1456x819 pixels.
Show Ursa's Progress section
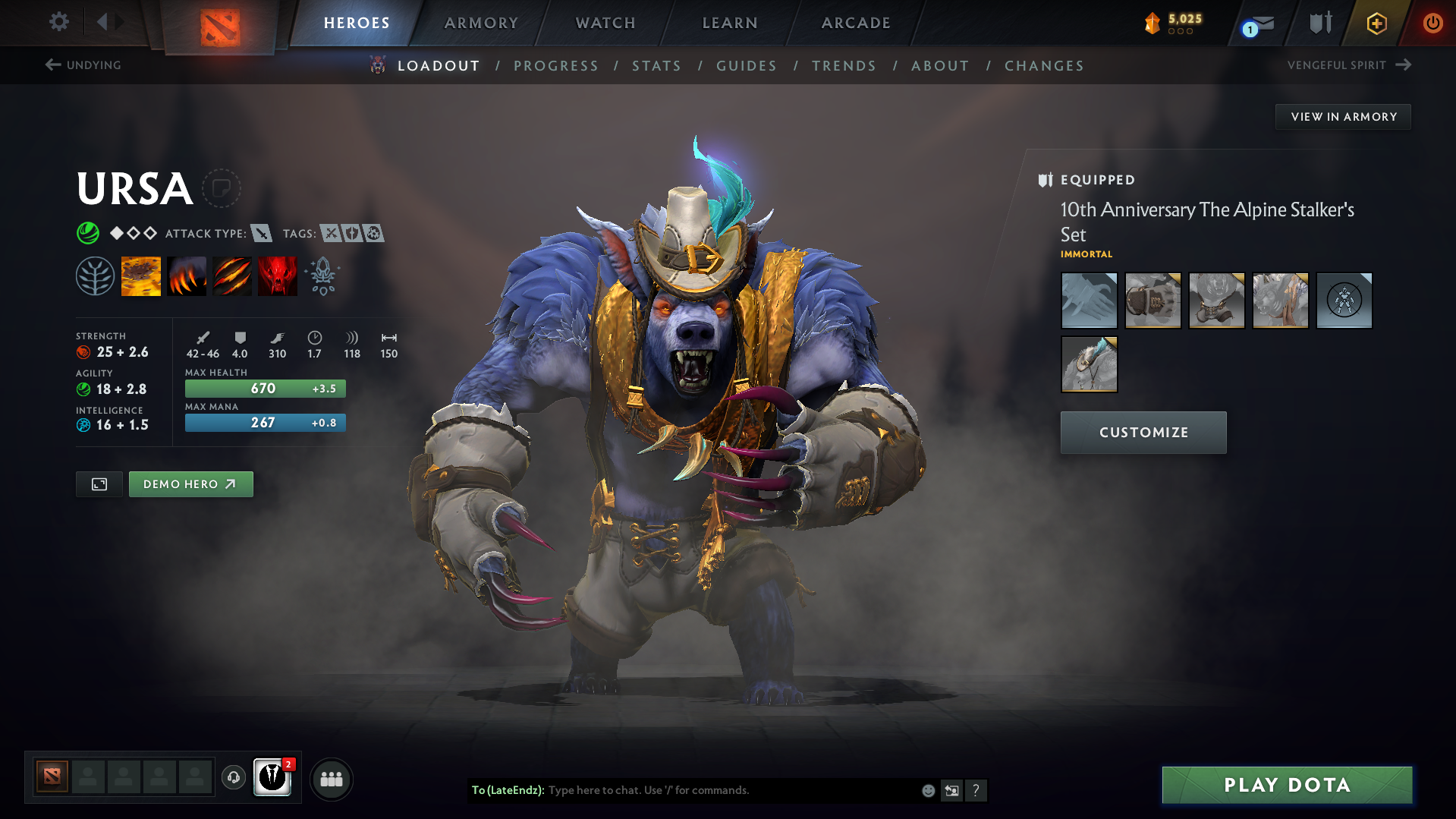pyautogui.click(x=556, y=66)
